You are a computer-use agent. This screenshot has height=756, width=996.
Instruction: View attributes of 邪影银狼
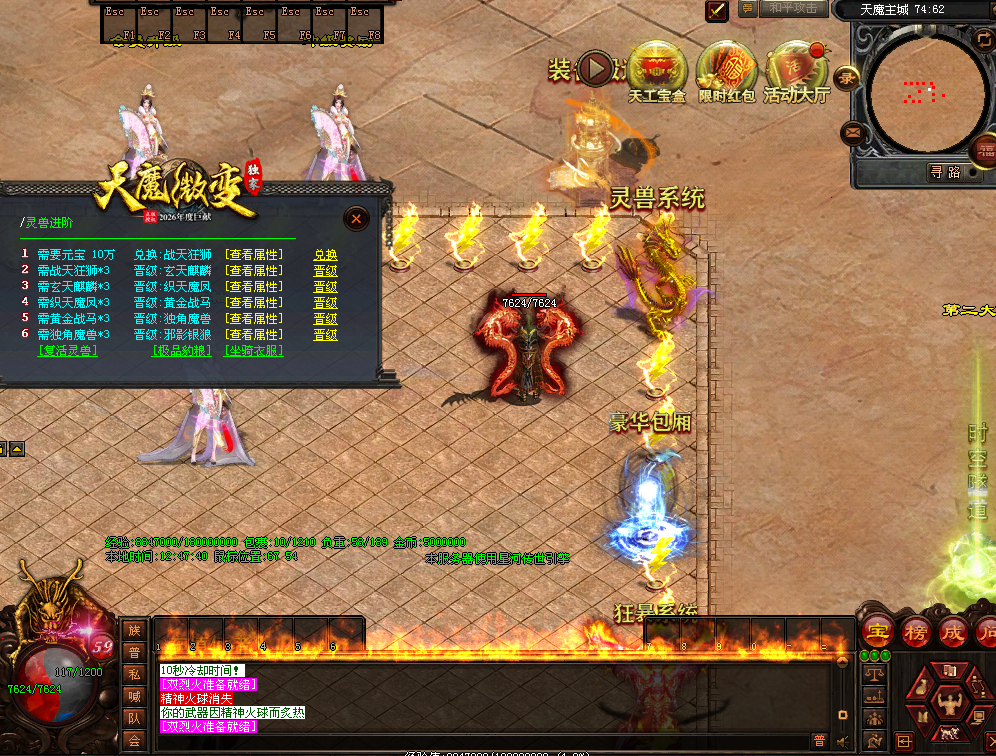252,335
